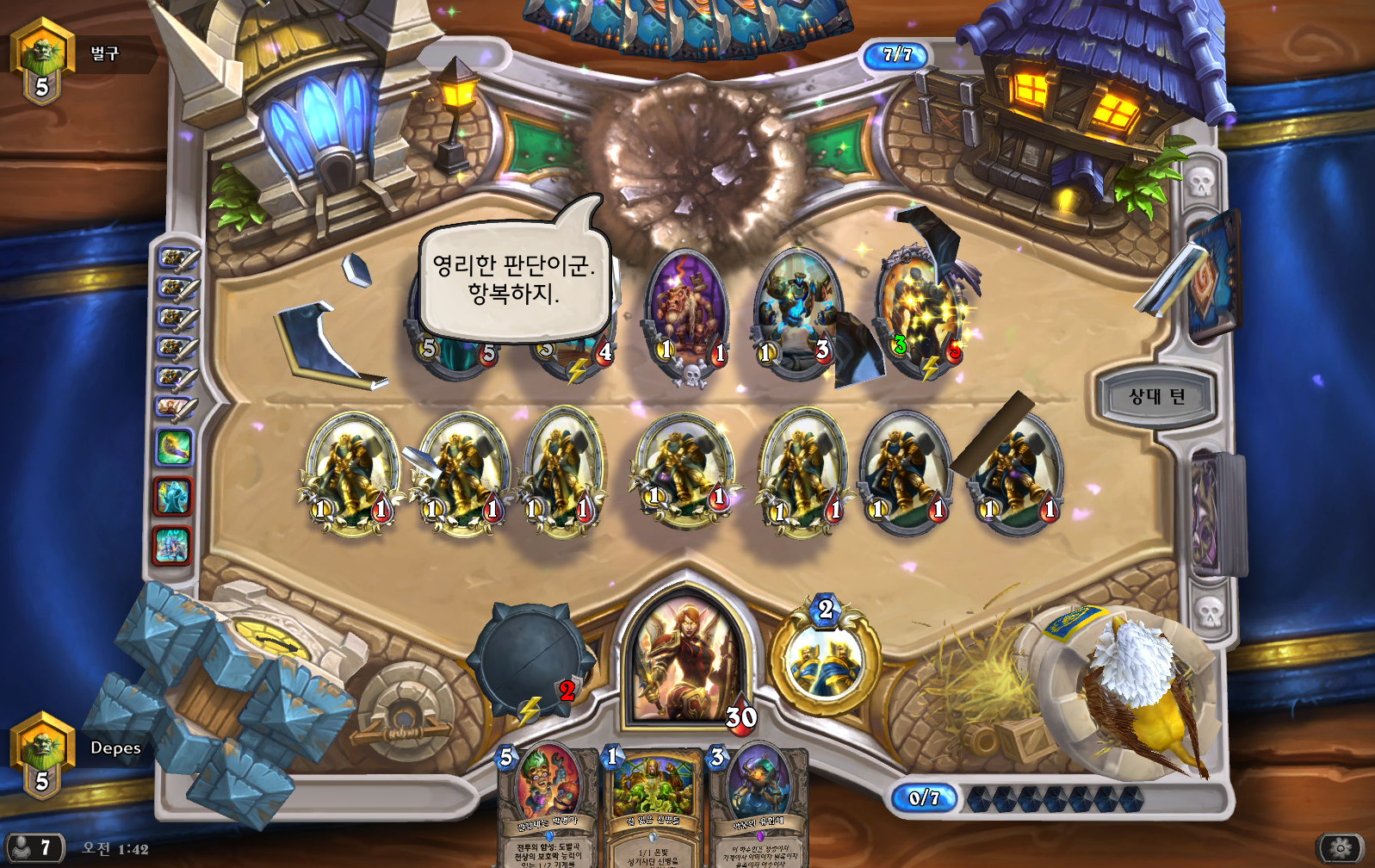1375x868 pixels.
Task: Inspect the green weapon tile in history
Action: click(173, 448)
